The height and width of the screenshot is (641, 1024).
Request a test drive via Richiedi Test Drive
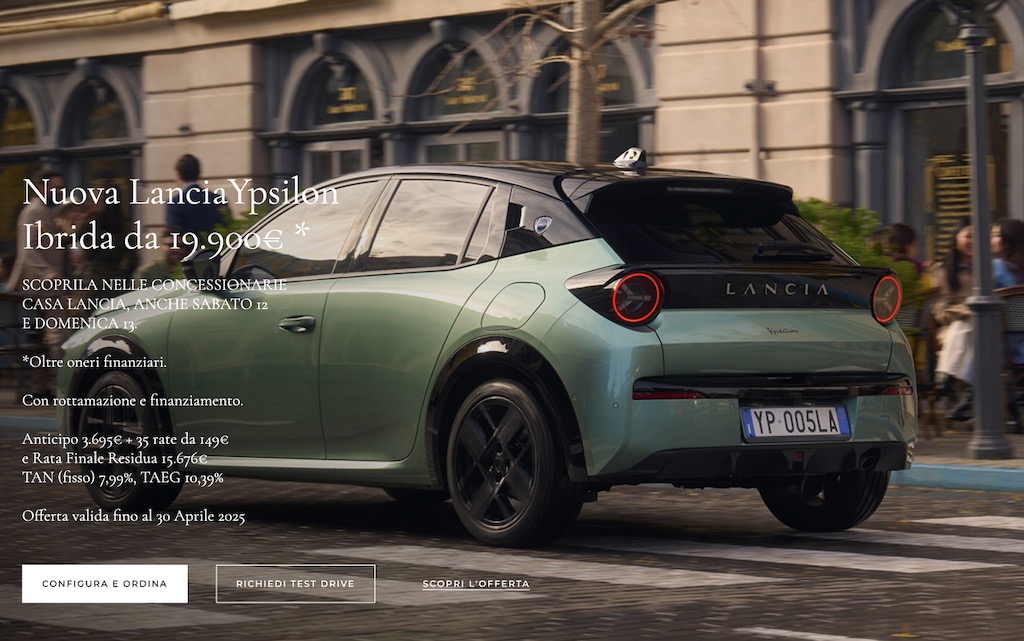(x=295, y=584)
